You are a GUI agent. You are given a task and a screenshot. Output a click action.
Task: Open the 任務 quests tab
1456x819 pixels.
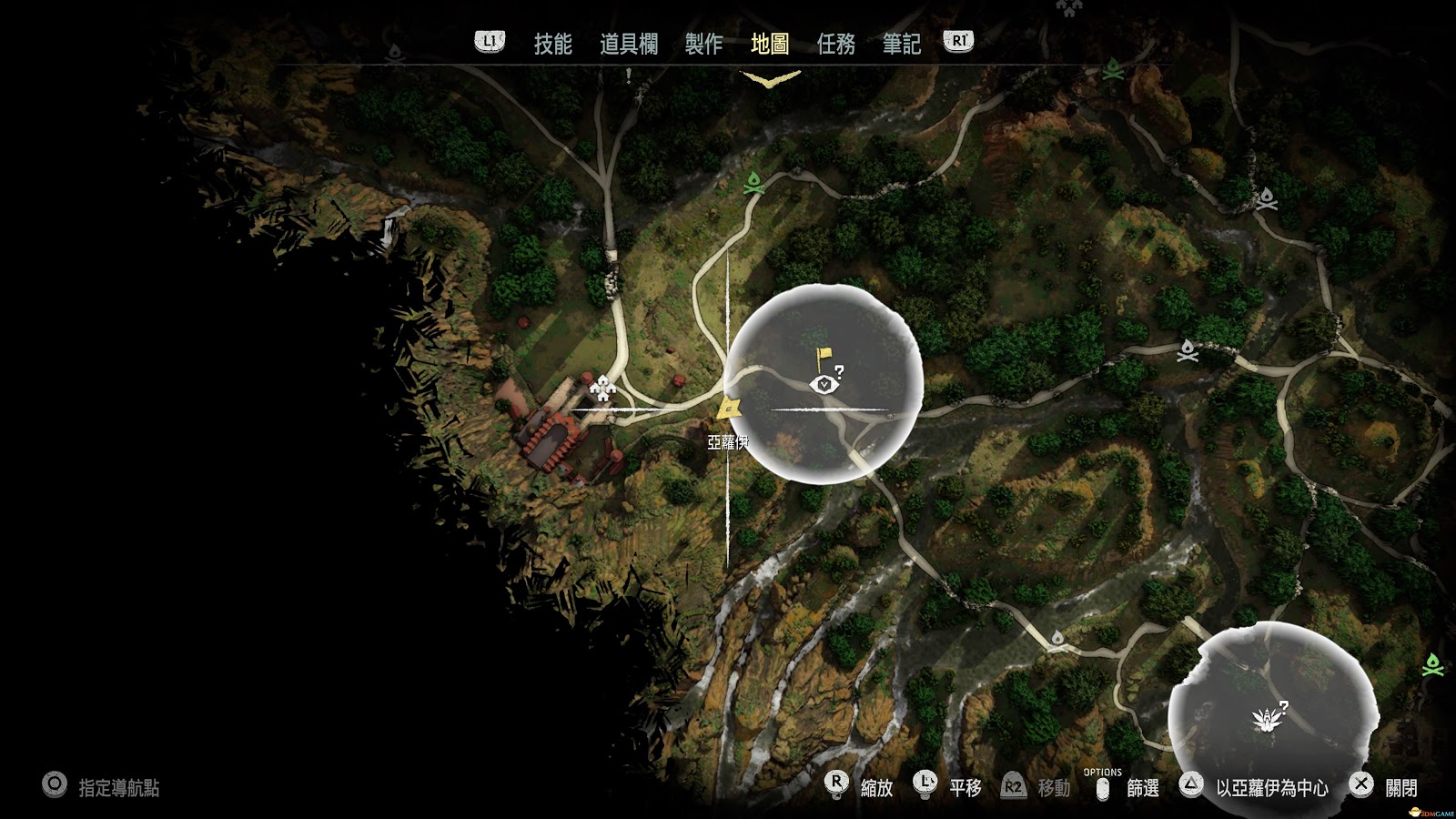[835, 44]
